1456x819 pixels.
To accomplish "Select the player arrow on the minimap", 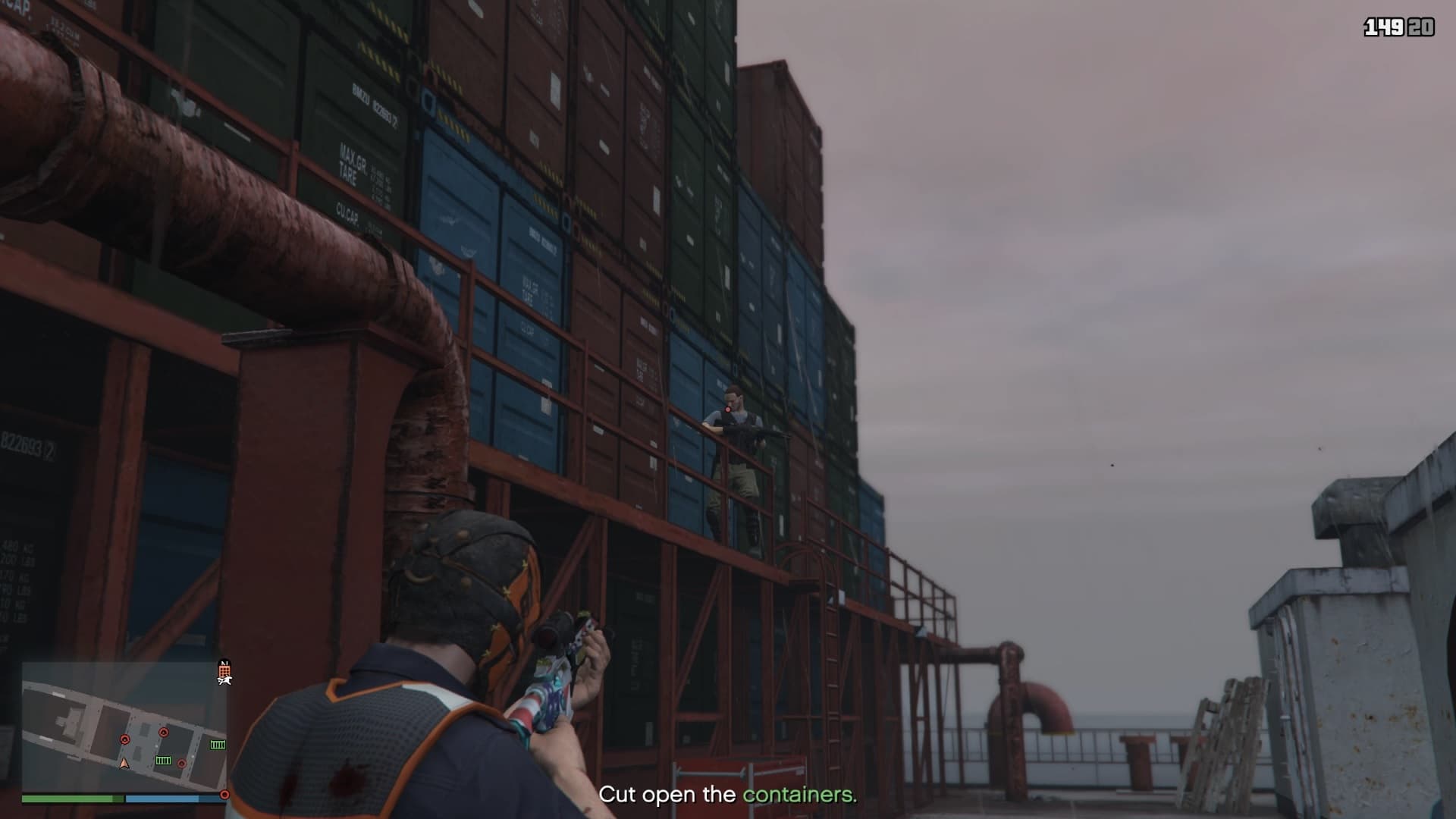I will point(125,763).
